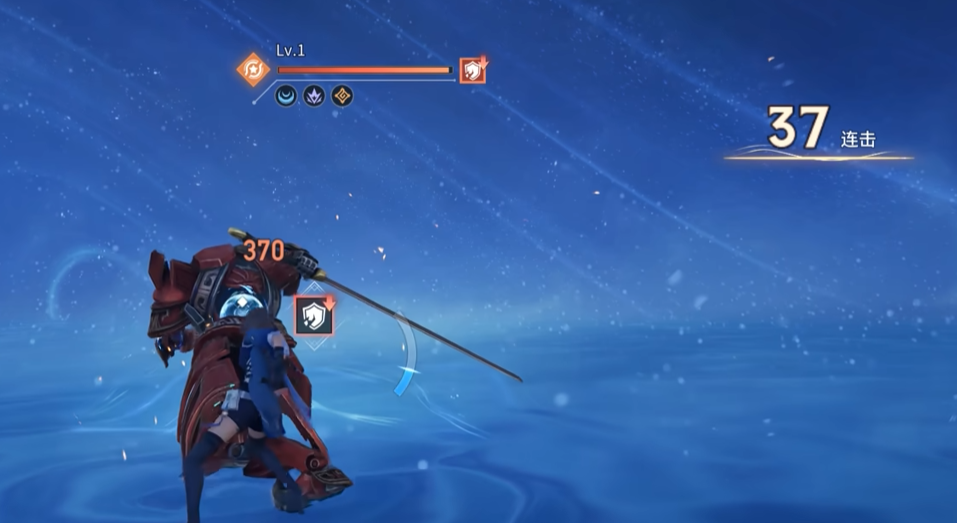Select the purple crystal status icon
Viewport: 957px width, 523px height.
[314, 97]
